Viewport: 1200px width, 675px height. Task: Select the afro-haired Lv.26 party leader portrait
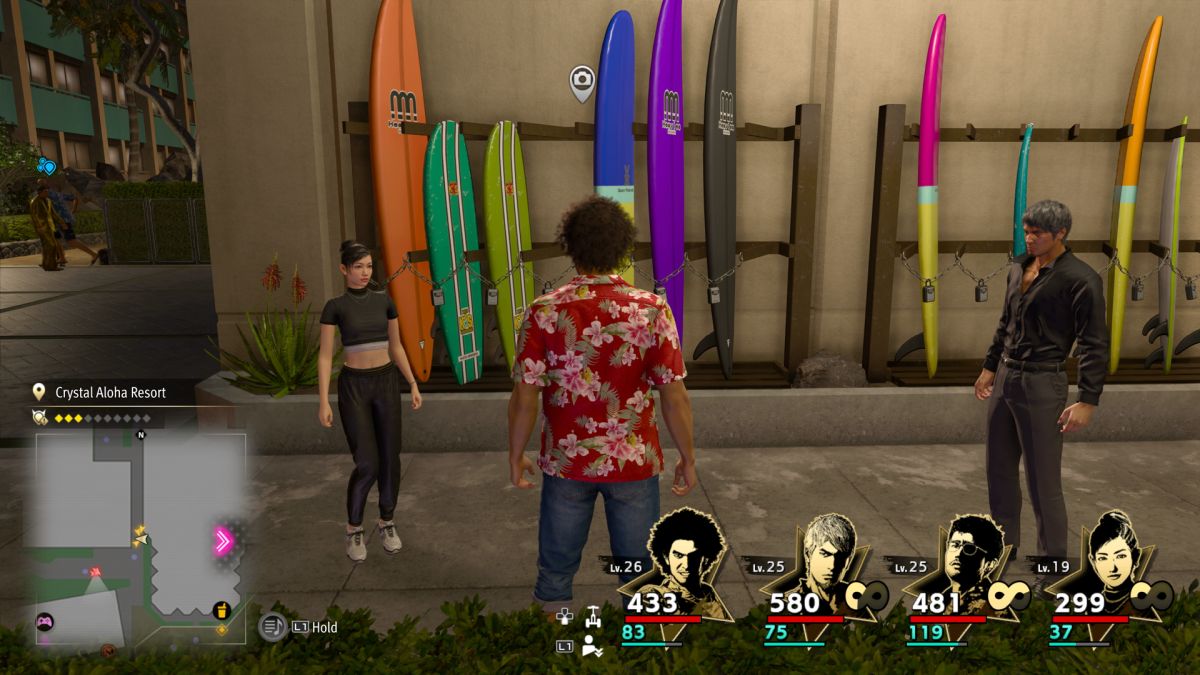pos(686,555)
